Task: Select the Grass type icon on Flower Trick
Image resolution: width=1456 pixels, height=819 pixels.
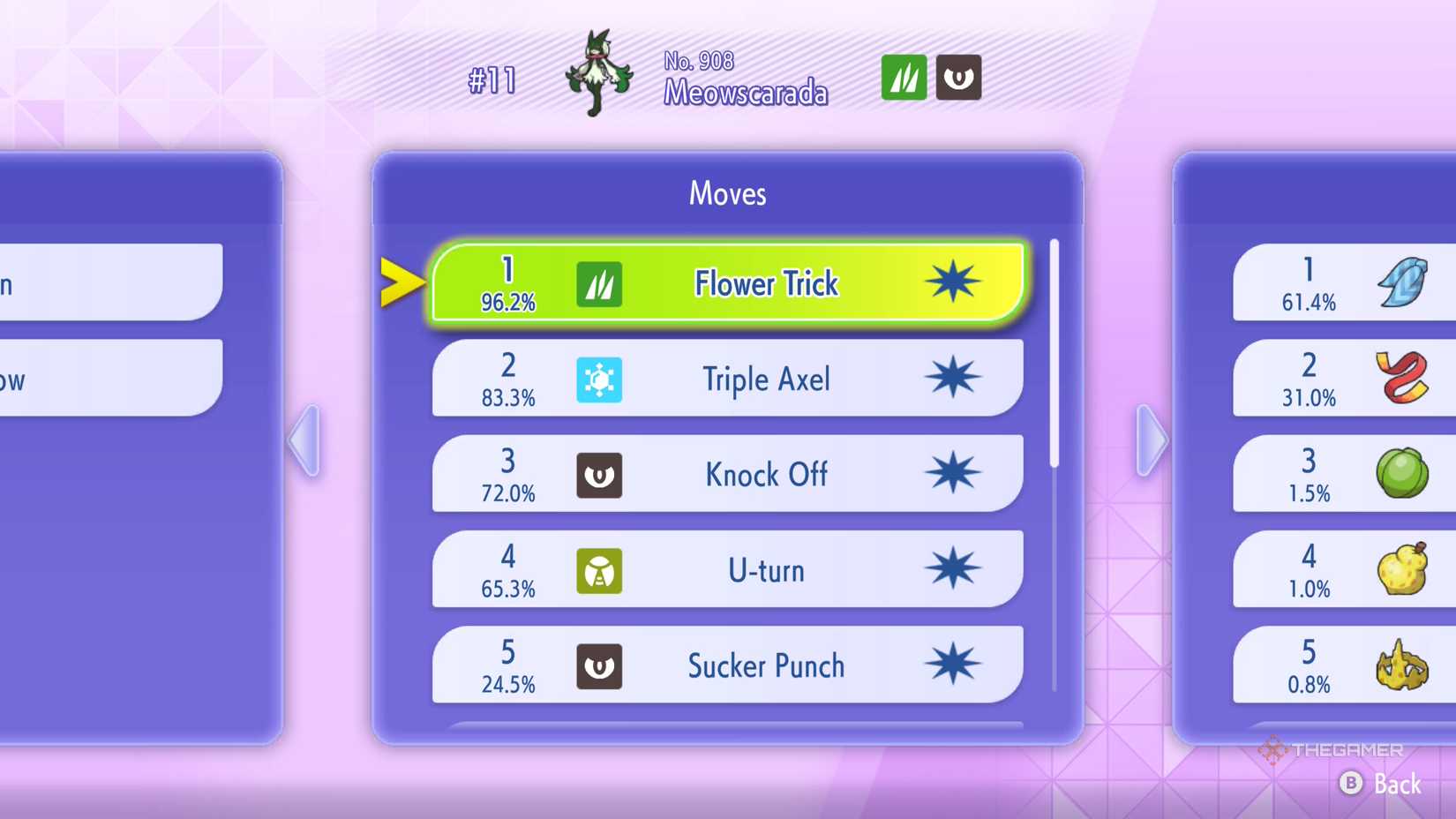Action: tap(600, 283)
